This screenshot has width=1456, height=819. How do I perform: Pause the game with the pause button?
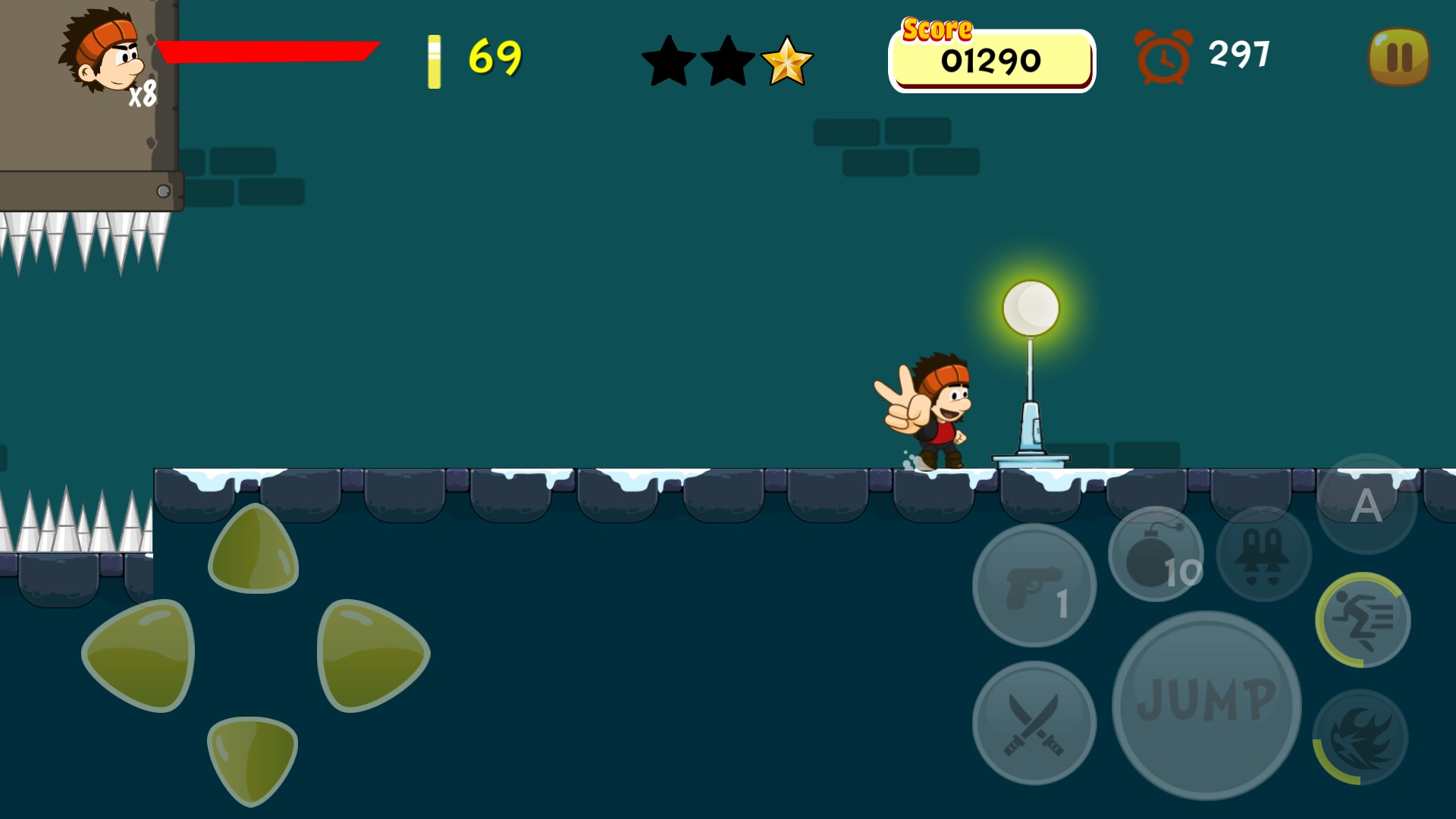pyautogui.click(x=1399, y=57)
